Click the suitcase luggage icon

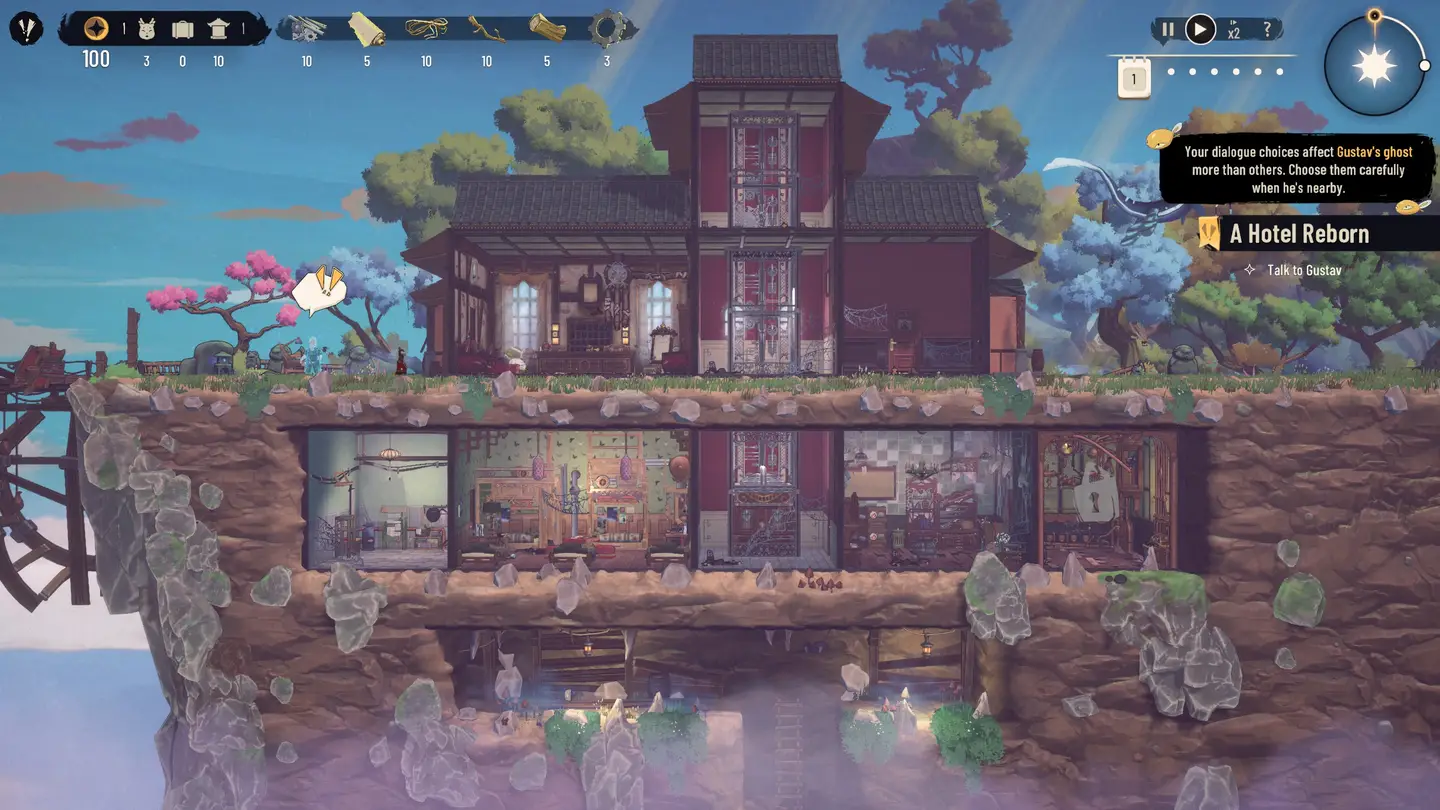[182, 29]
